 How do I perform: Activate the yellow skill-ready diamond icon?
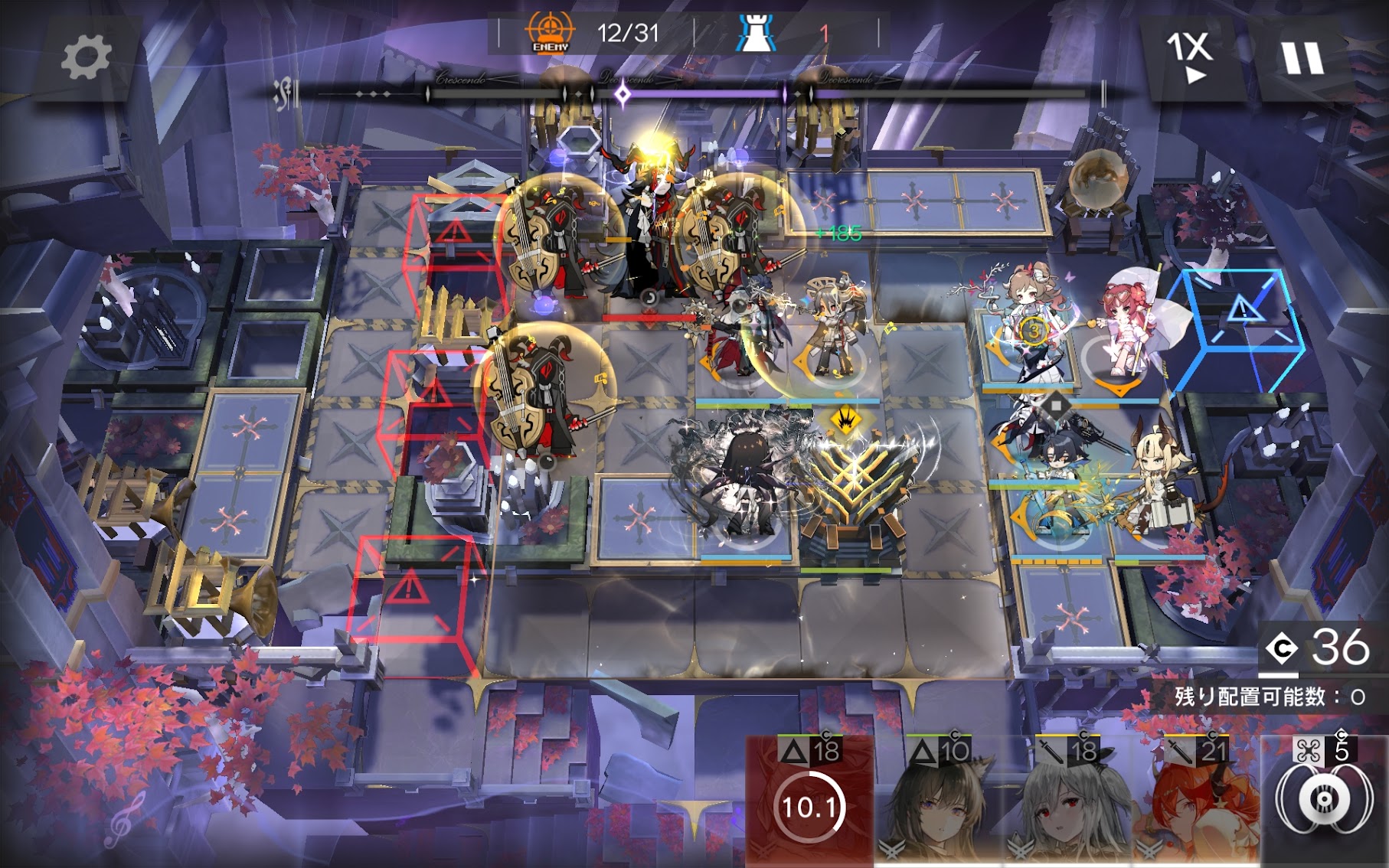(x=845, y=419)
